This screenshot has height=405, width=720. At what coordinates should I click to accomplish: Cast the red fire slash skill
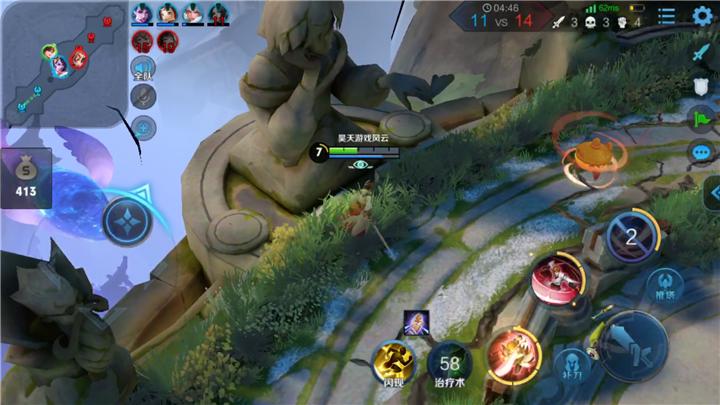tap(513, 355)
